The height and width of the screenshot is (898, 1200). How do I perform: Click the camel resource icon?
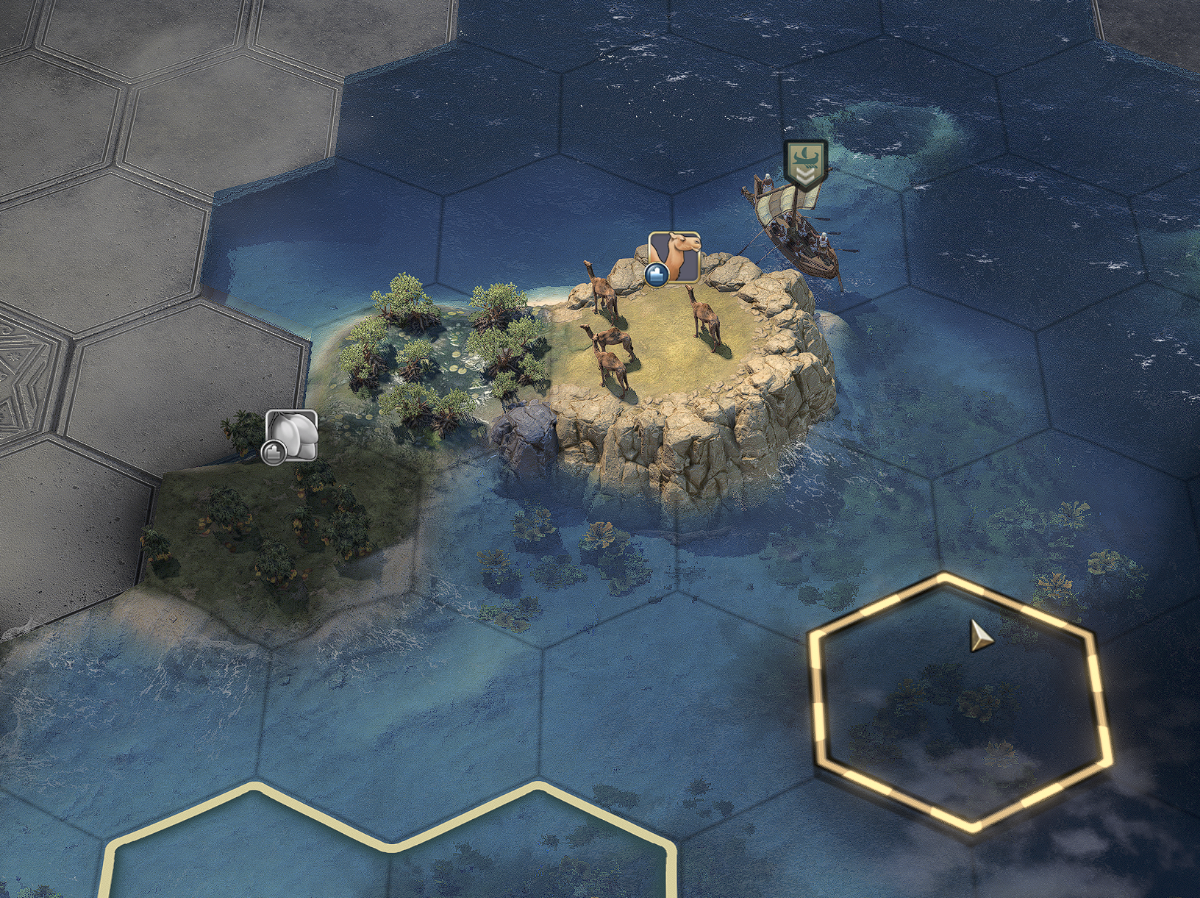[674, 256]
